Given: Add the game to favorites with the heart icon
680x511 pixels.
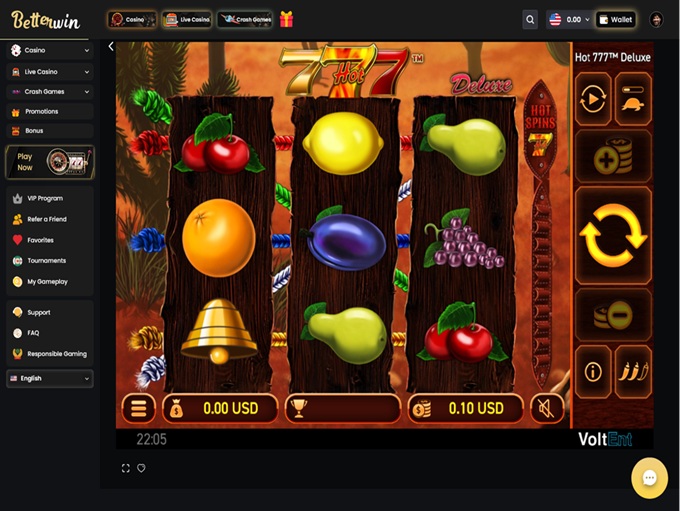Looking at the screenshot, I should [x=141, y=468].
